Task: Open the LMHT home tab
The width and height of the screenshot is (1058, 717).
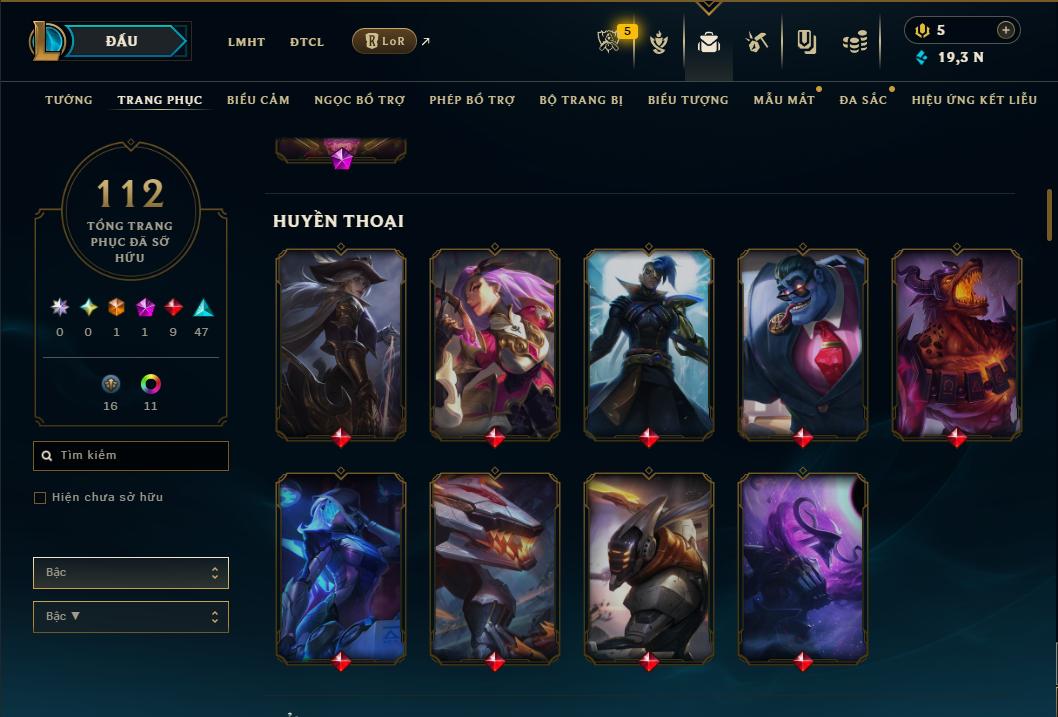Action: click(246, 42)
